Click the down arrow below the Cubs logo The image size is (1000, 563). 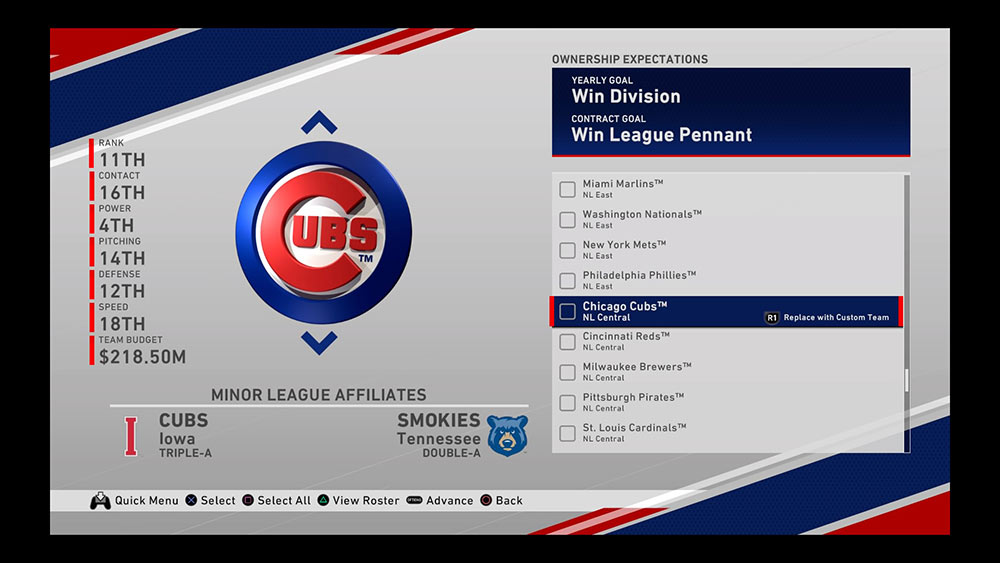tap(319, 343)
